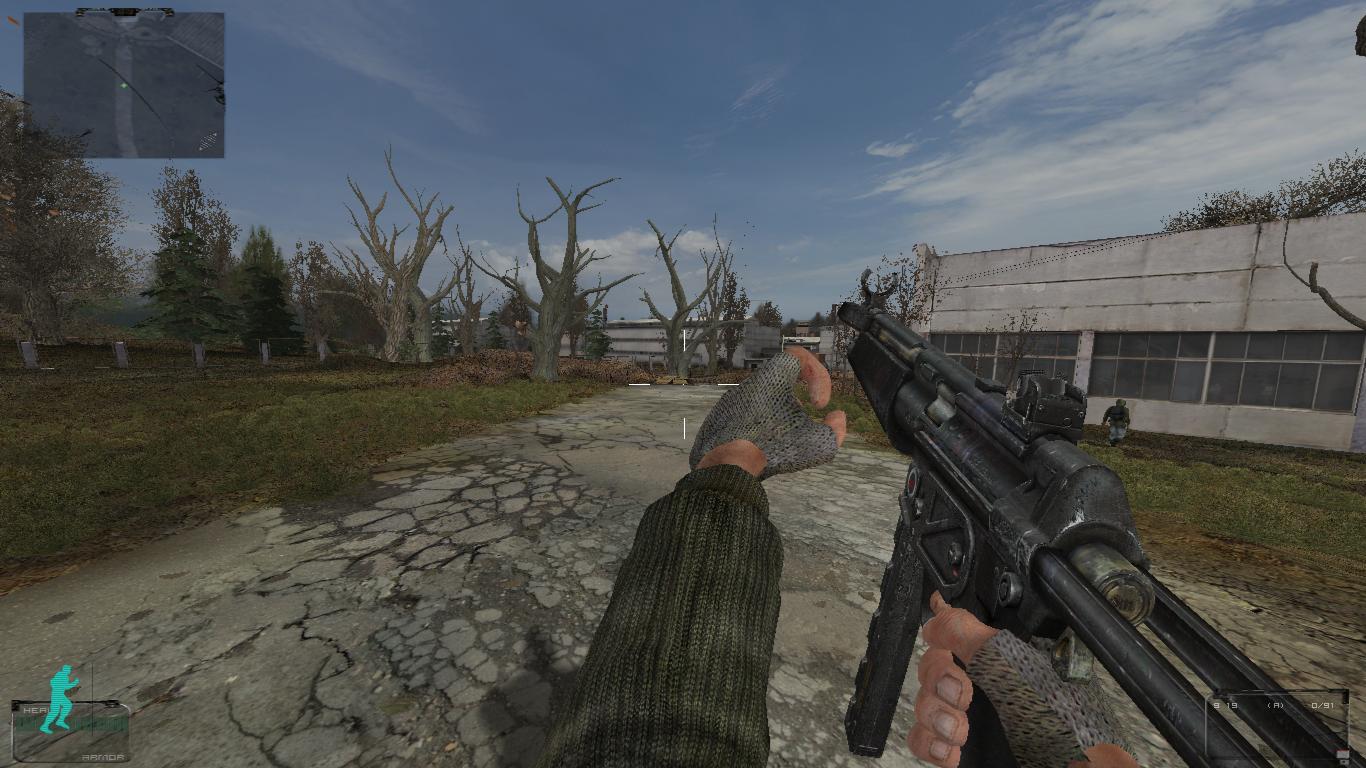This screenshot has height=768, width=1366.
Task: Select the cyan running-figure stance icon
Action: [x=62, y=697]
